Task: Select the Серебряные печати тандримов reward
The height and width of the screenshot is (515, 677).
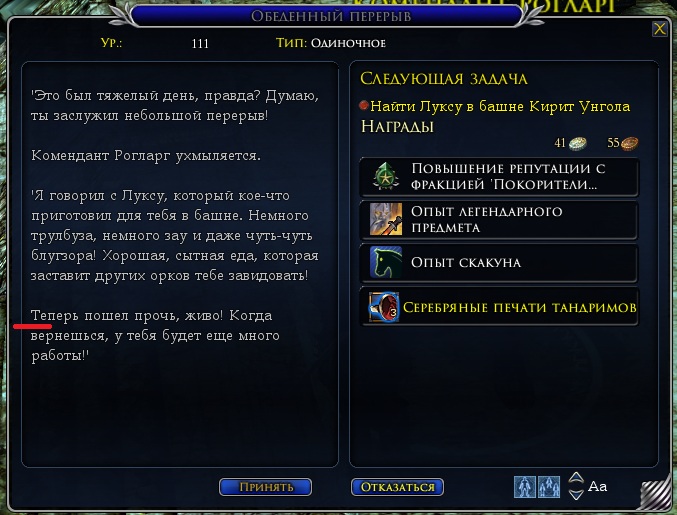Action: coord(499,306)
